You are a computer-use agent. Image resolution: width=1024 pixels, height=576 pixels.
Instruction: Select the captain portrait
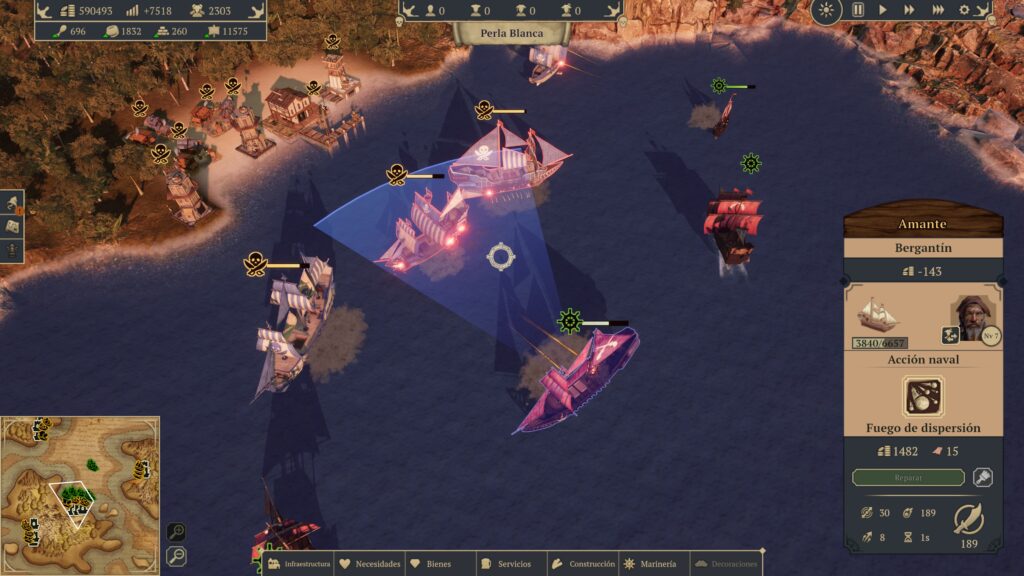tap(970, 317)
